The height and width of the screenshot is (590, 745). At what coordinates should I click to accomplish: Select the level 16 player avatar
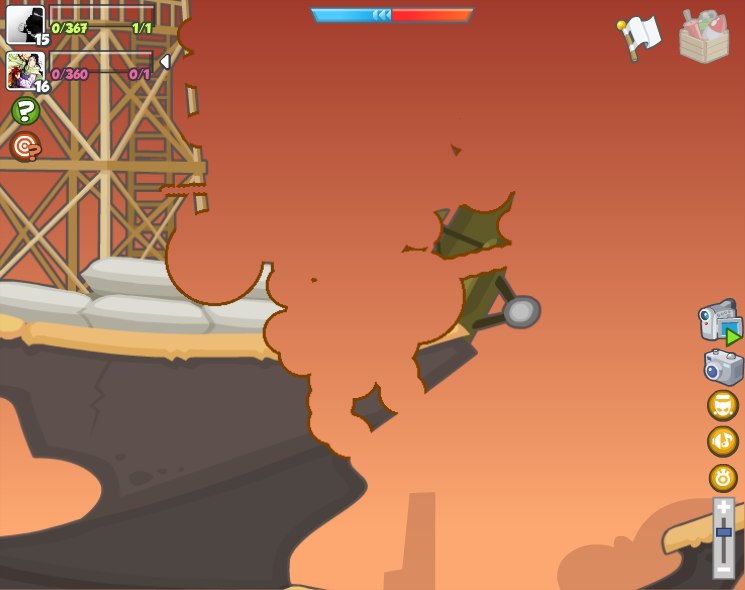click(25, 70)
